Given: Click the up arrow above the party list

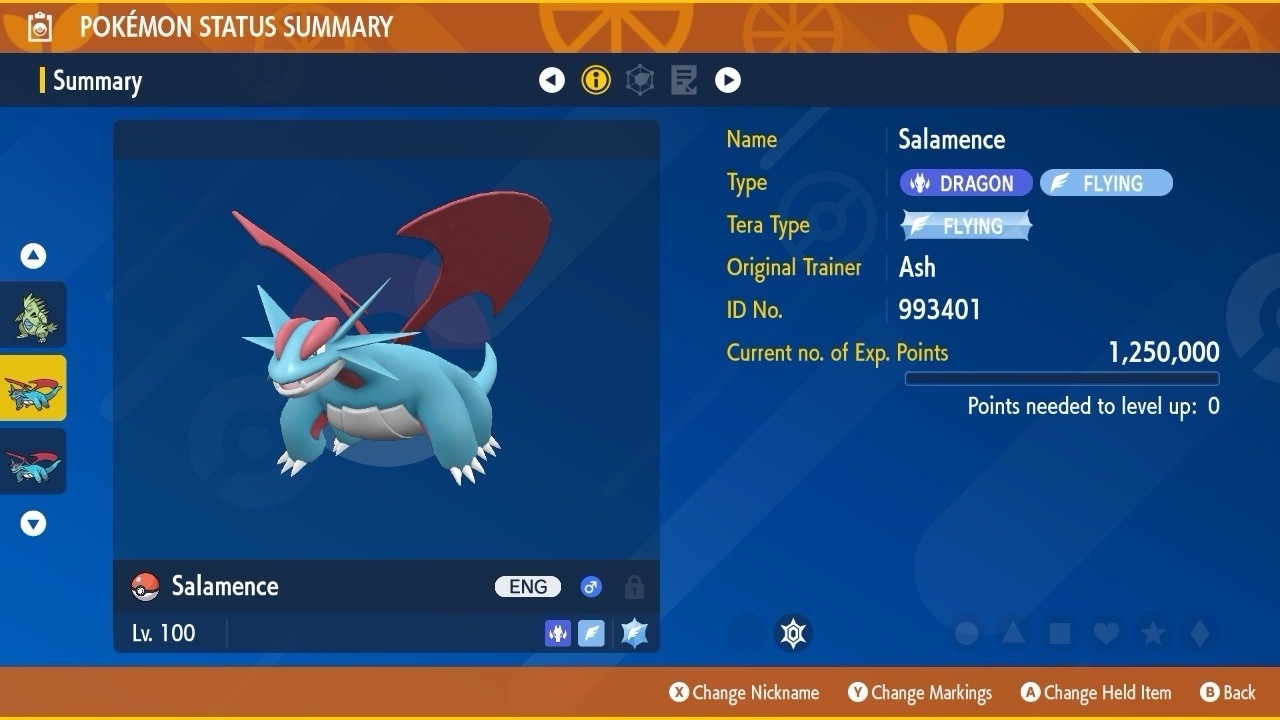Looking at the screenshot, I should point(34,257).
